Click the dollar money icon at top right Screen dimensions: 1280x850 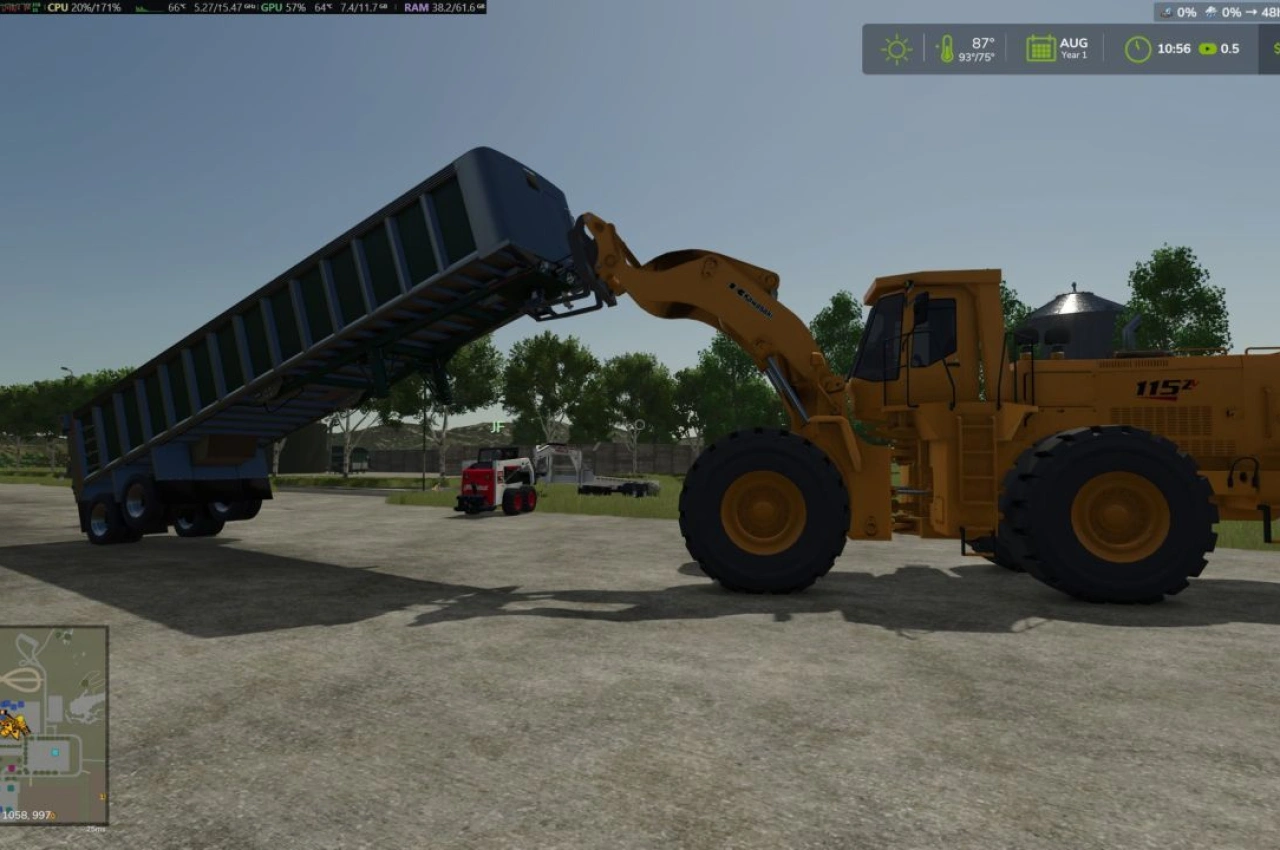1275,47
